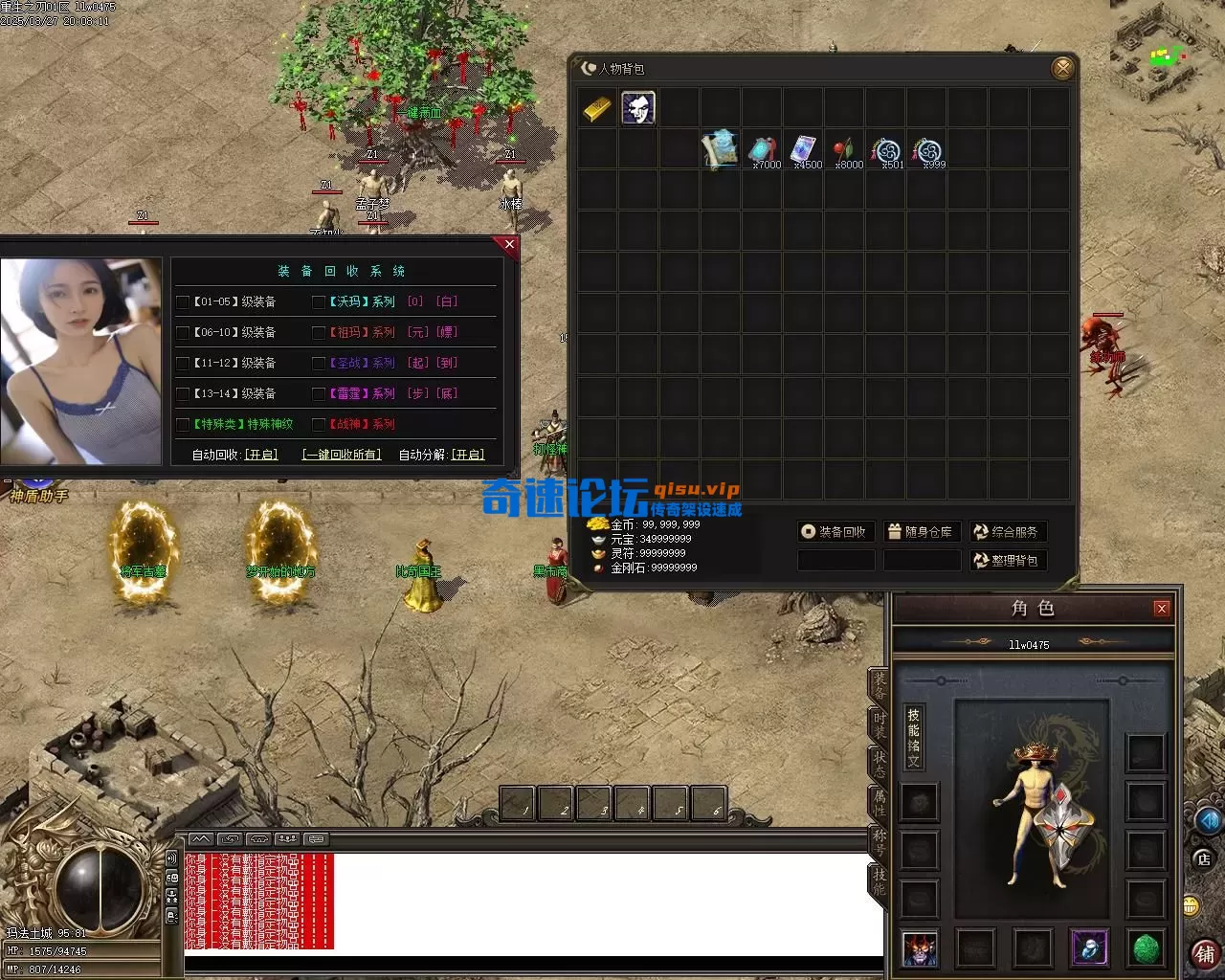This screenshot has height=980, width=1225.
Task: Enable 自动回收 with its 开启 link
Action: pyautogui.click(x=261, y=455)
